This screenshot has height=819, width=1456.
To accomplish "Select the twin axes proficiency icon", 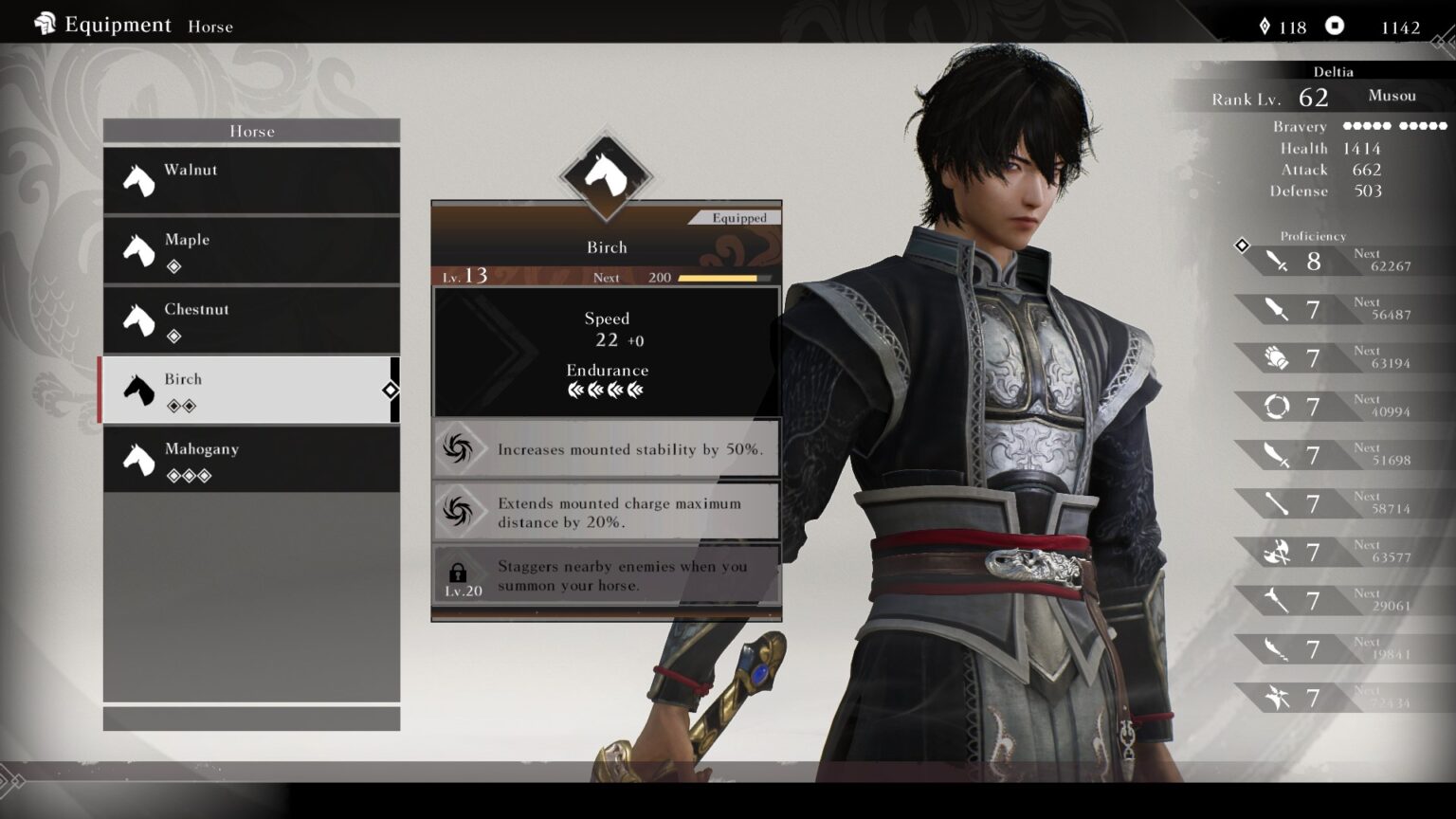I will click(1278, 552).
